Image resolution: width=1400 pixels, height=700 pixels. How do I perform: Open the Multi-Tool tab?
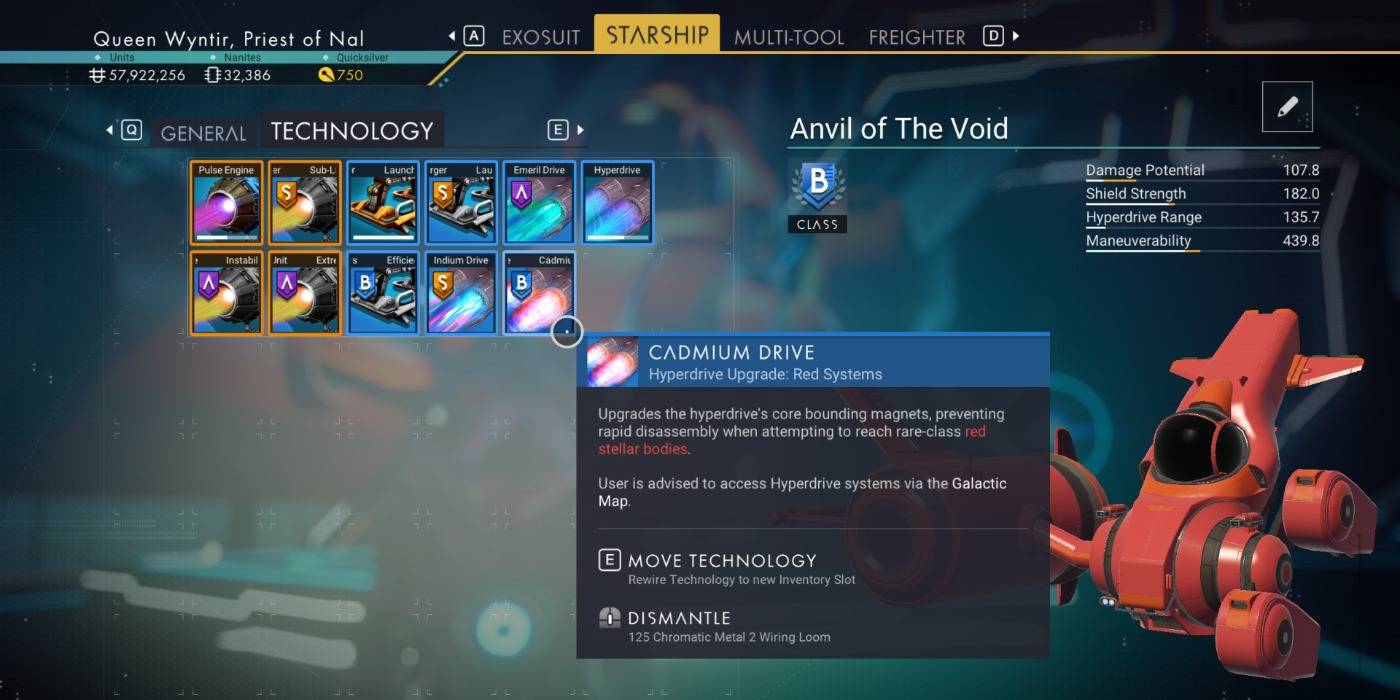(789, 37)
